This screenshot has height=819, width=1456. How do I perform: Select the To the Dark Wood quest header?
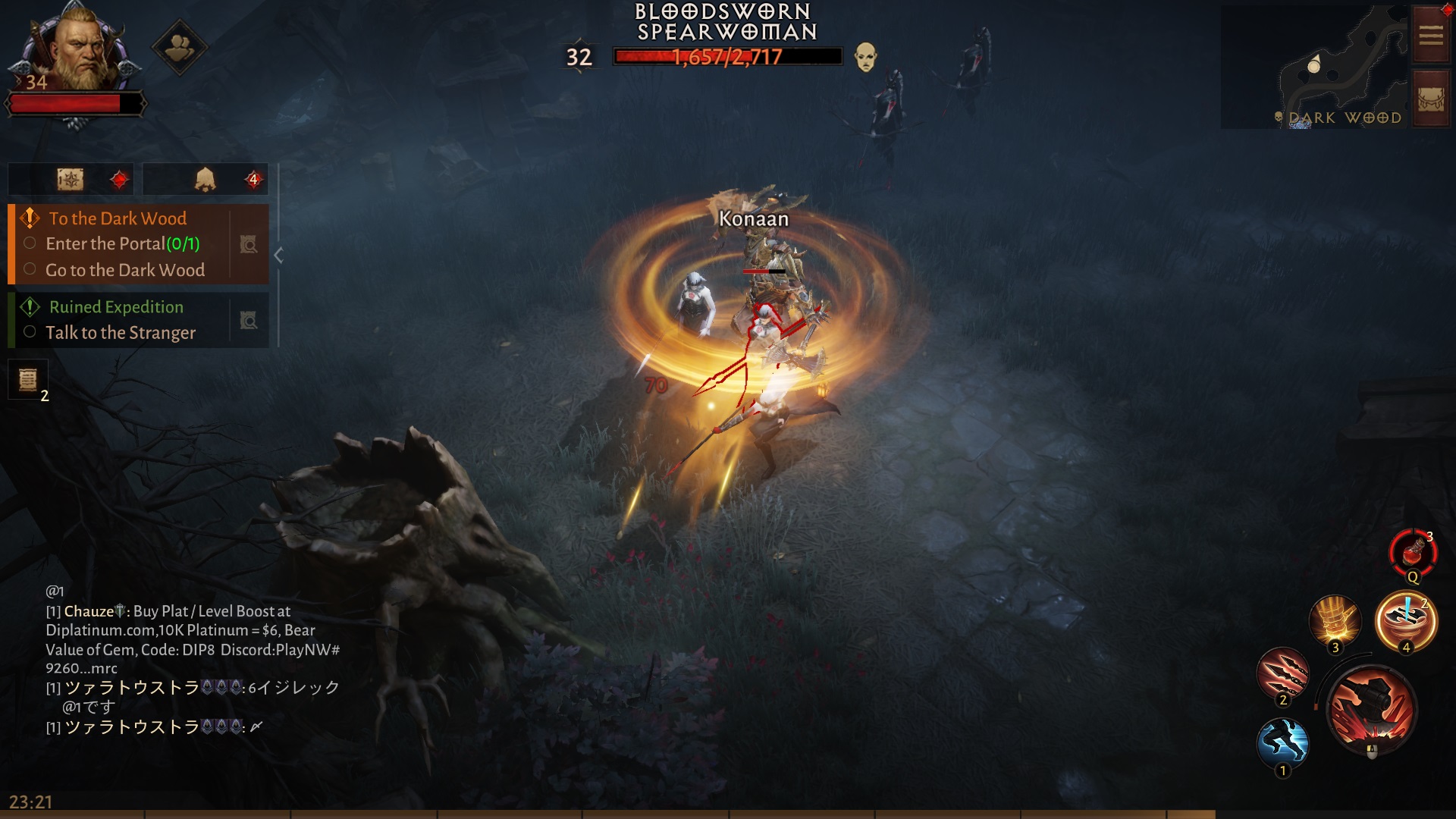click(118, 218)
